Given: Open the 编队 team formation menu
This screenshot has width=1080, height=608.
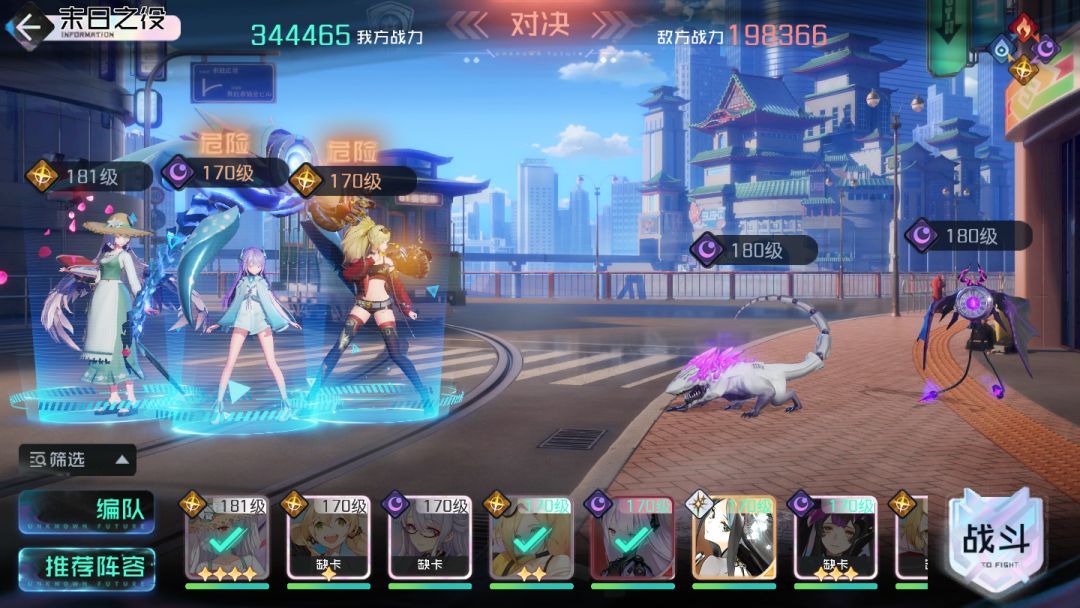Looking at the screenshot, I should click(86, 509).
